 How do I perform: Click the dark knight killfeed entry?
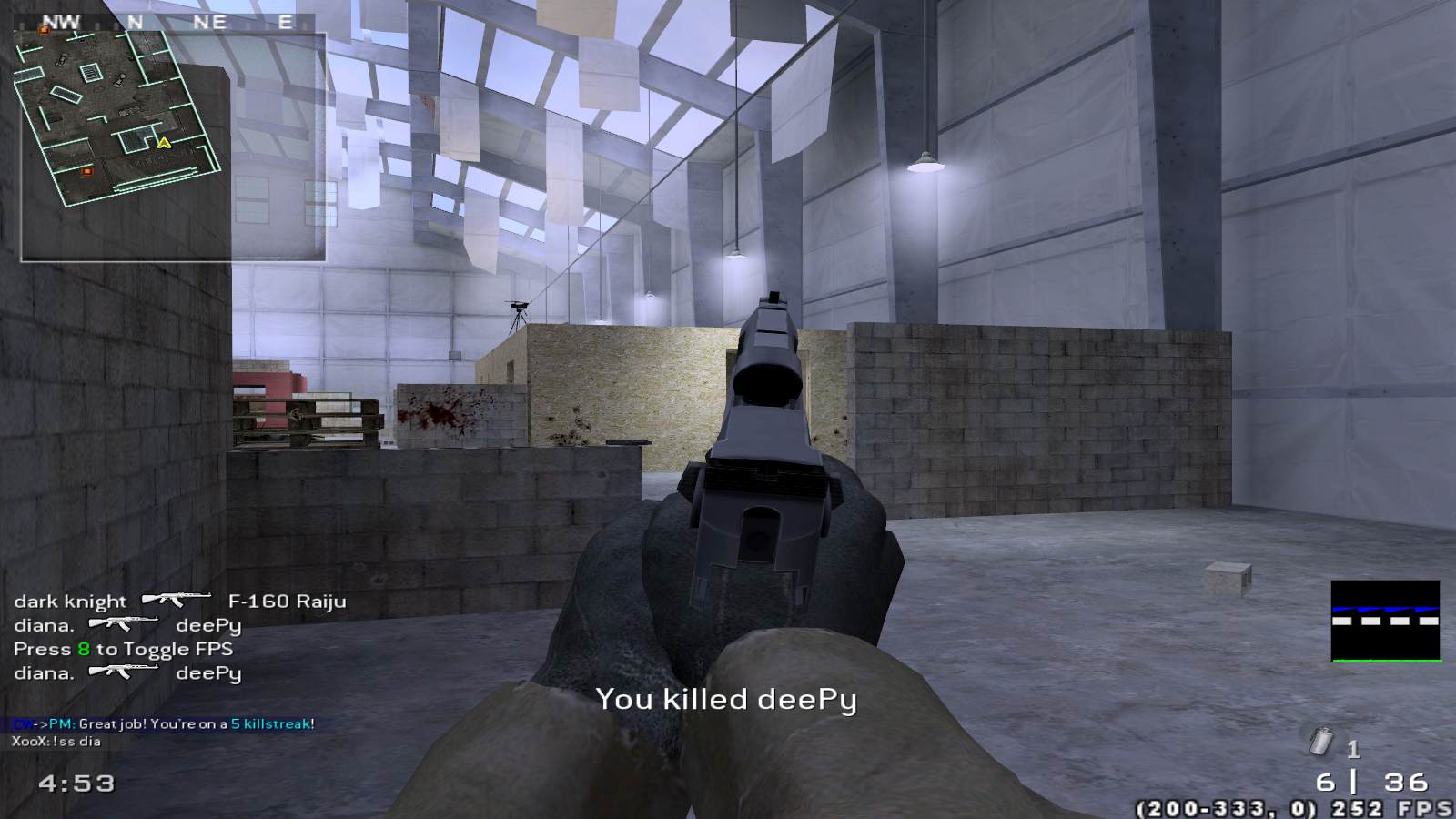click(179, 602)
